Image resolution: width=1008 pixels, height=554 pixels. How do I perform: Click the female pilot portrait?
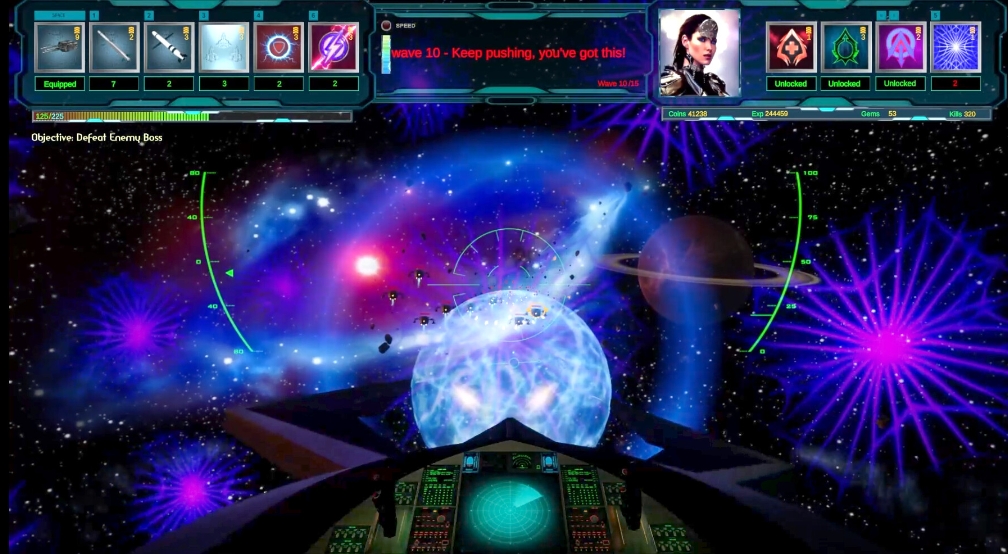pyautogui.click(x=700, y=53)
